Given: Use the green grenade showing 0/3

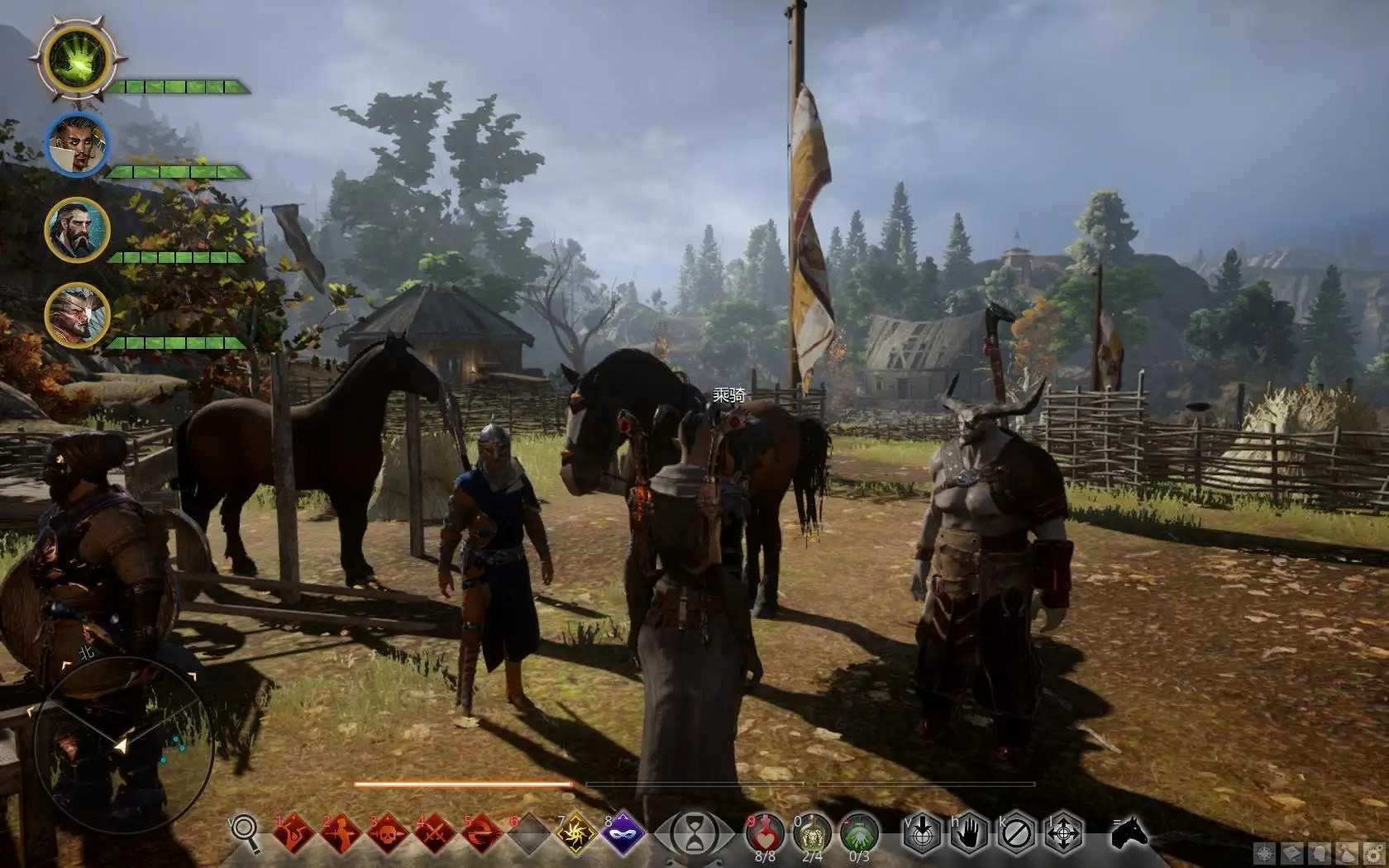Looking at the screenshot, I should point(859,832).
